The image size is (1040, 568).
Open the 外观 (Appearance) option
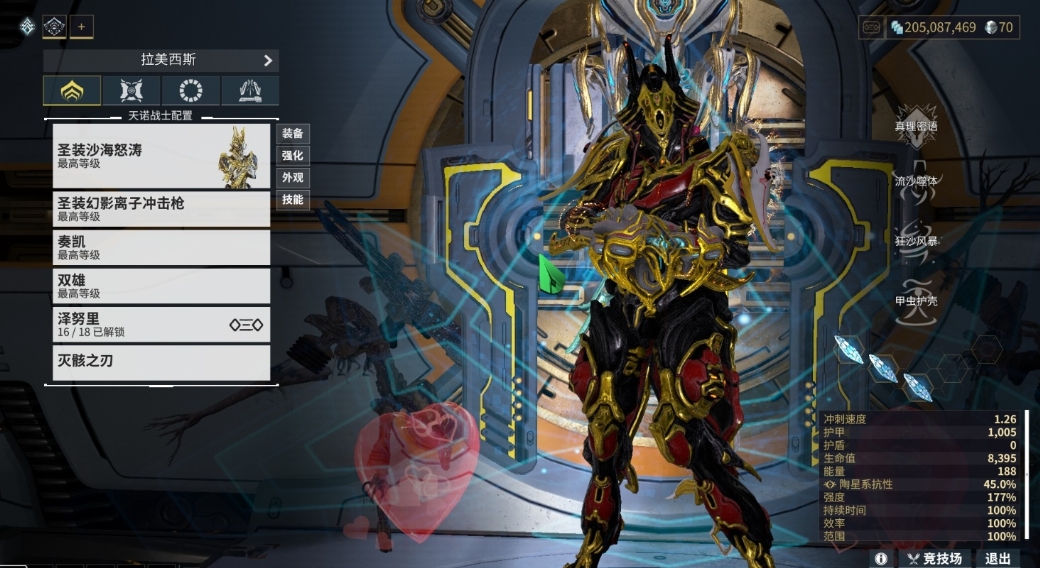coord(292,177)
